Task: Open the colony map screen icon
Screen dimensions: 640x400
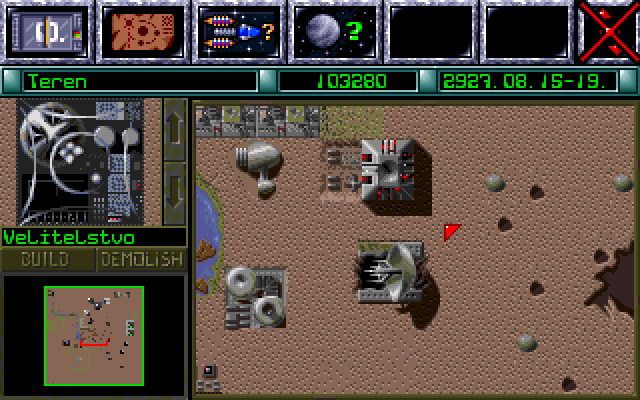Action: [x=143, y=30]
